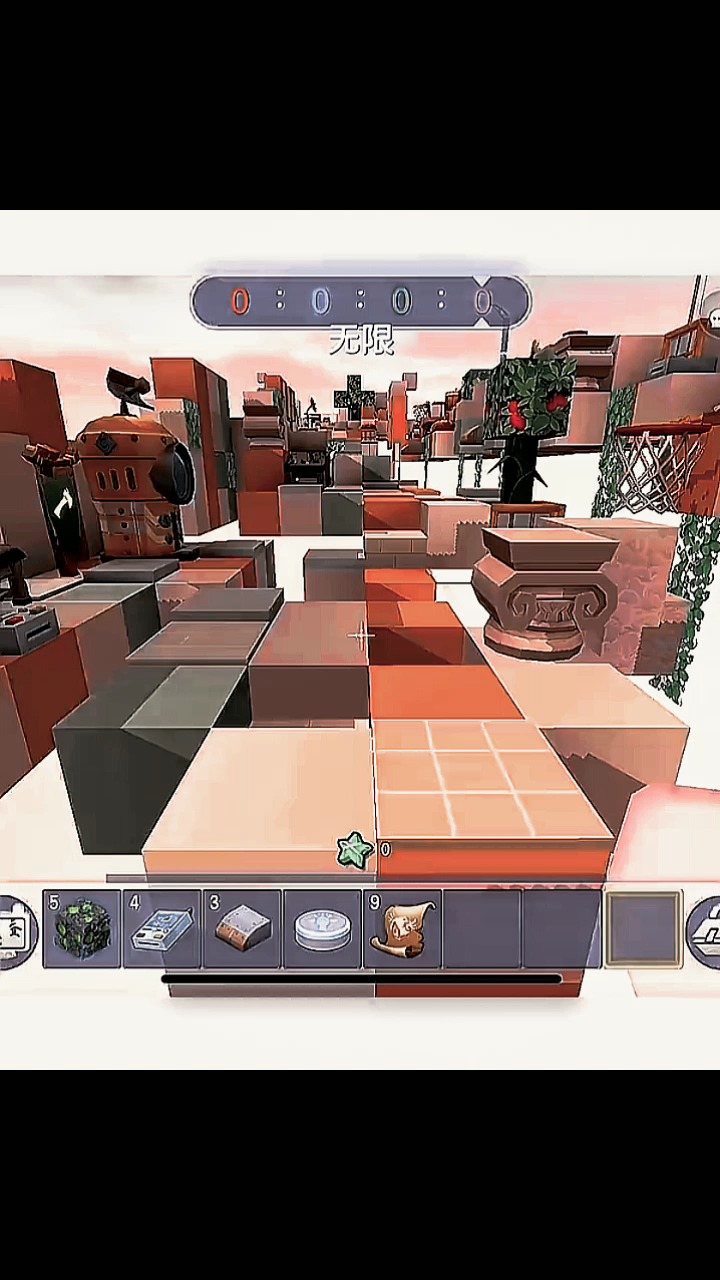Open the round button left of the hotbar

coord(16,931)
